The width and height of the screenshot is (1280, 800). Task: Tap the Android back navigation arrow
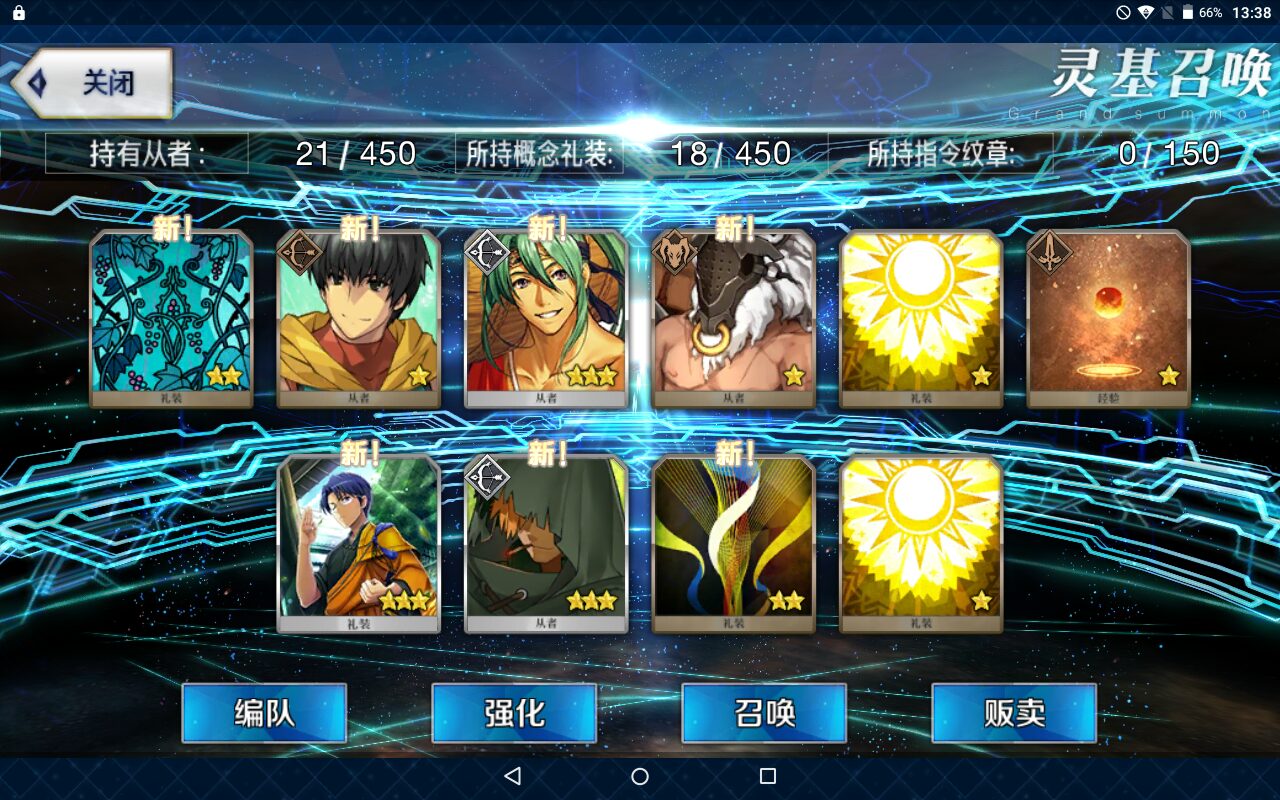pos(513,776)
